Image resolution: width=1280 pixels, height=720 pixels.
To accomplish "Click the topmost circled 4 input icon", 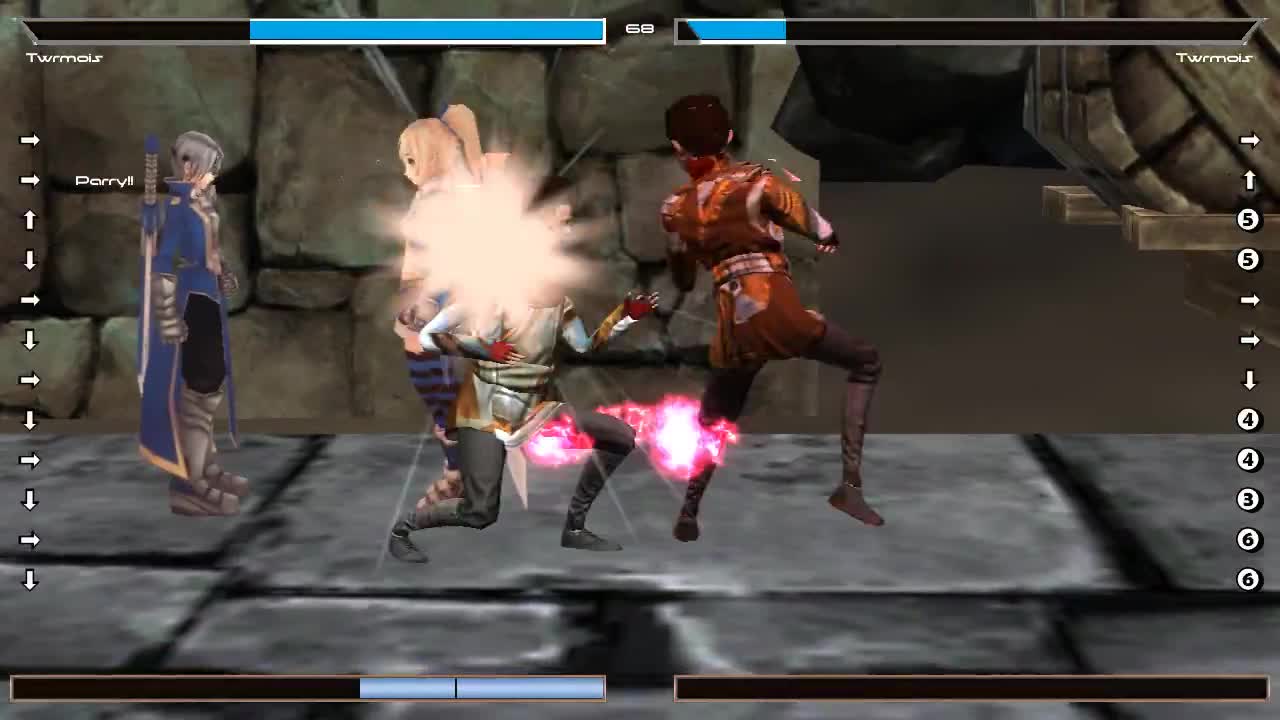I will tap(1247, 418).
